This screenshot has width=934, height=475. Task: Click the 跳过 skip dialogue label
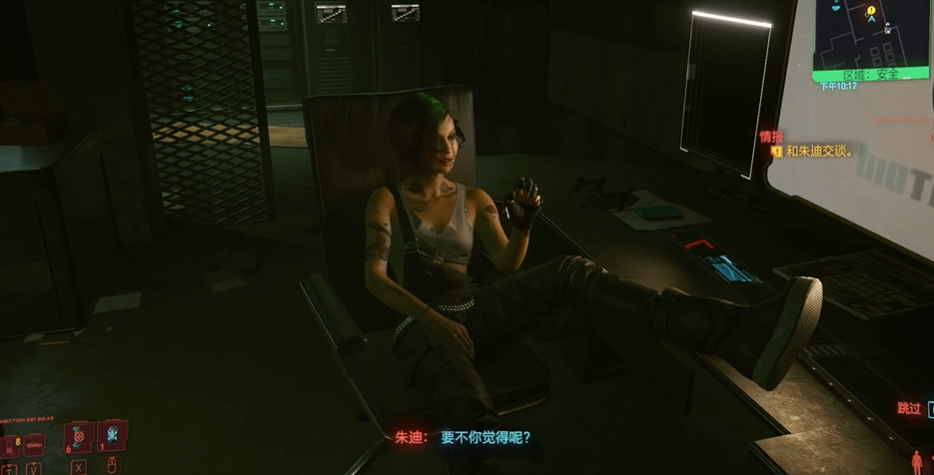click(909, 408)
